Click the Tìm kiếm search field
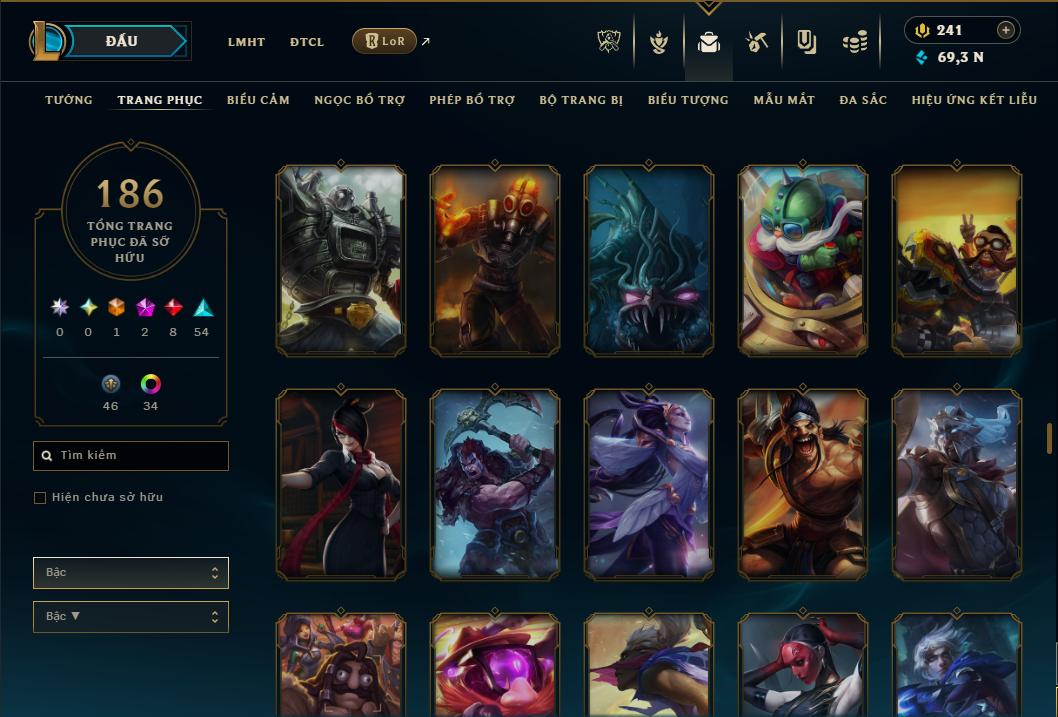The image size is (1058, 717). 131,456
